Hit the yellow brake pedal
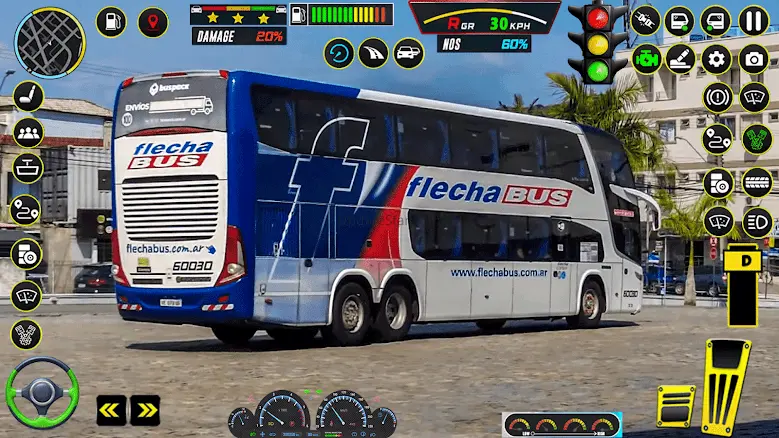779x438 pixels. click(x=675, y=407)
